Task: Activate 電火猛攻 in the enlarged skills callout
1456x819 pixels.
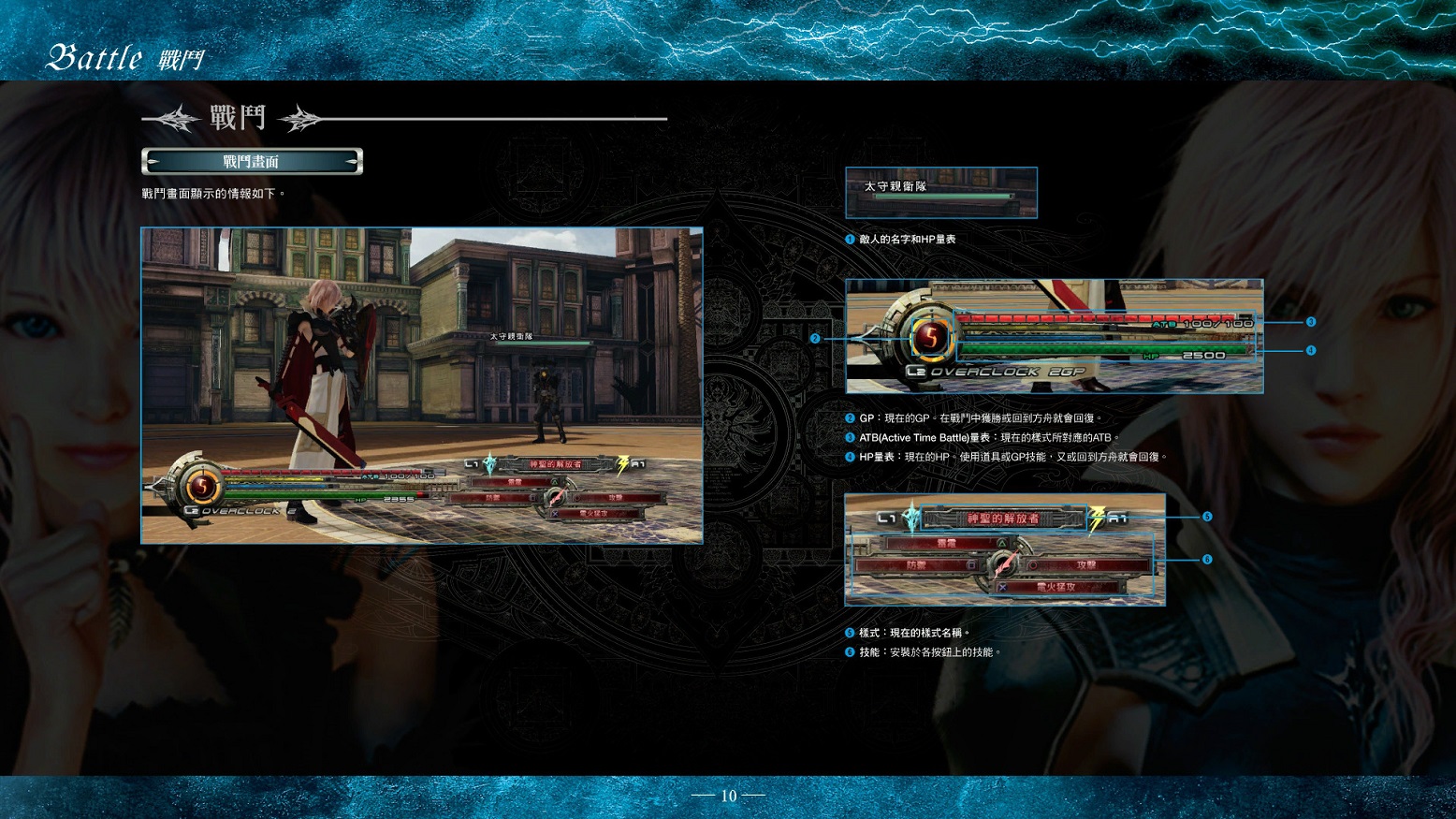Action: (1057, 588)
